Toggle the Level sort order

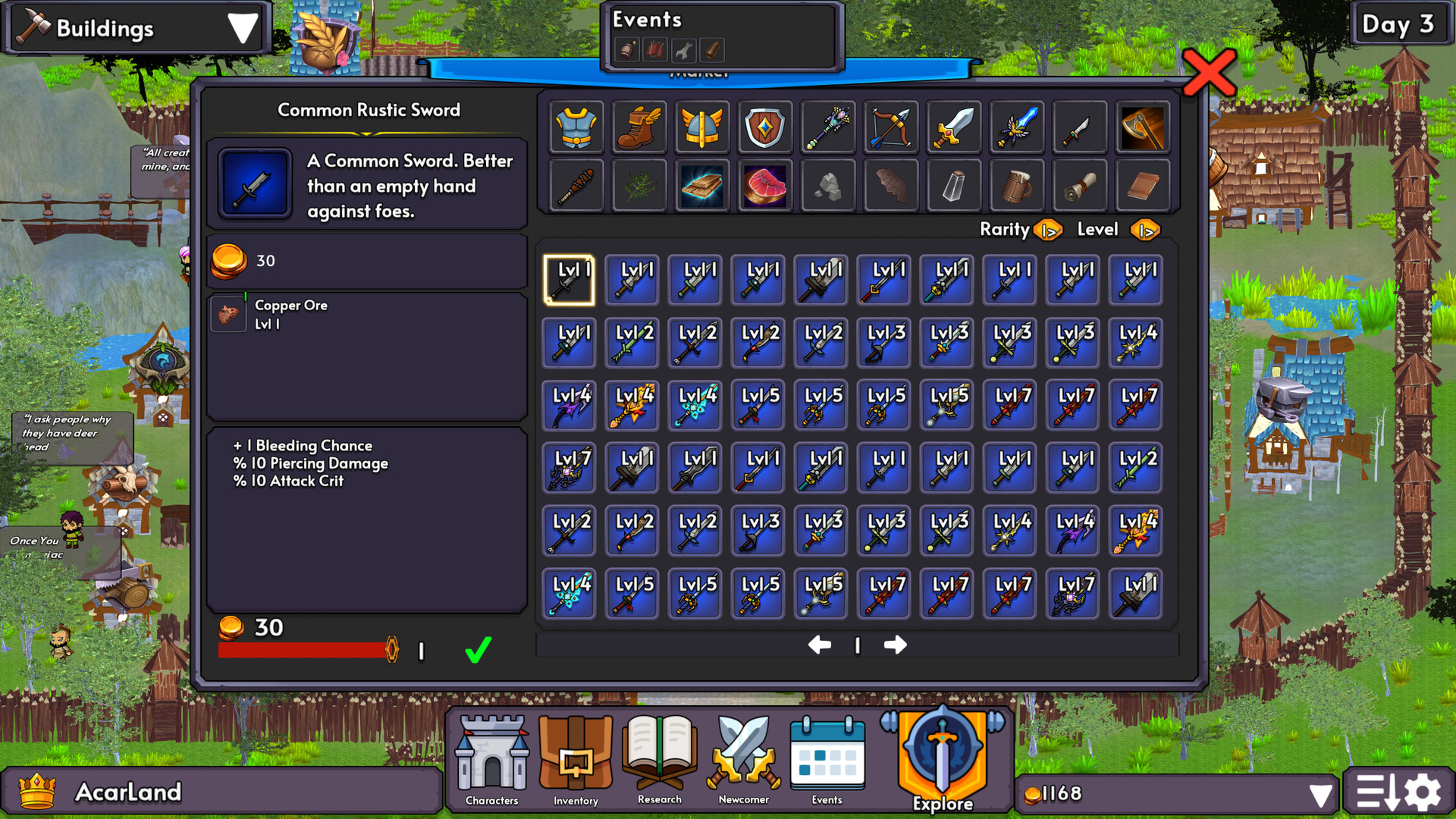pos(1145,230)
